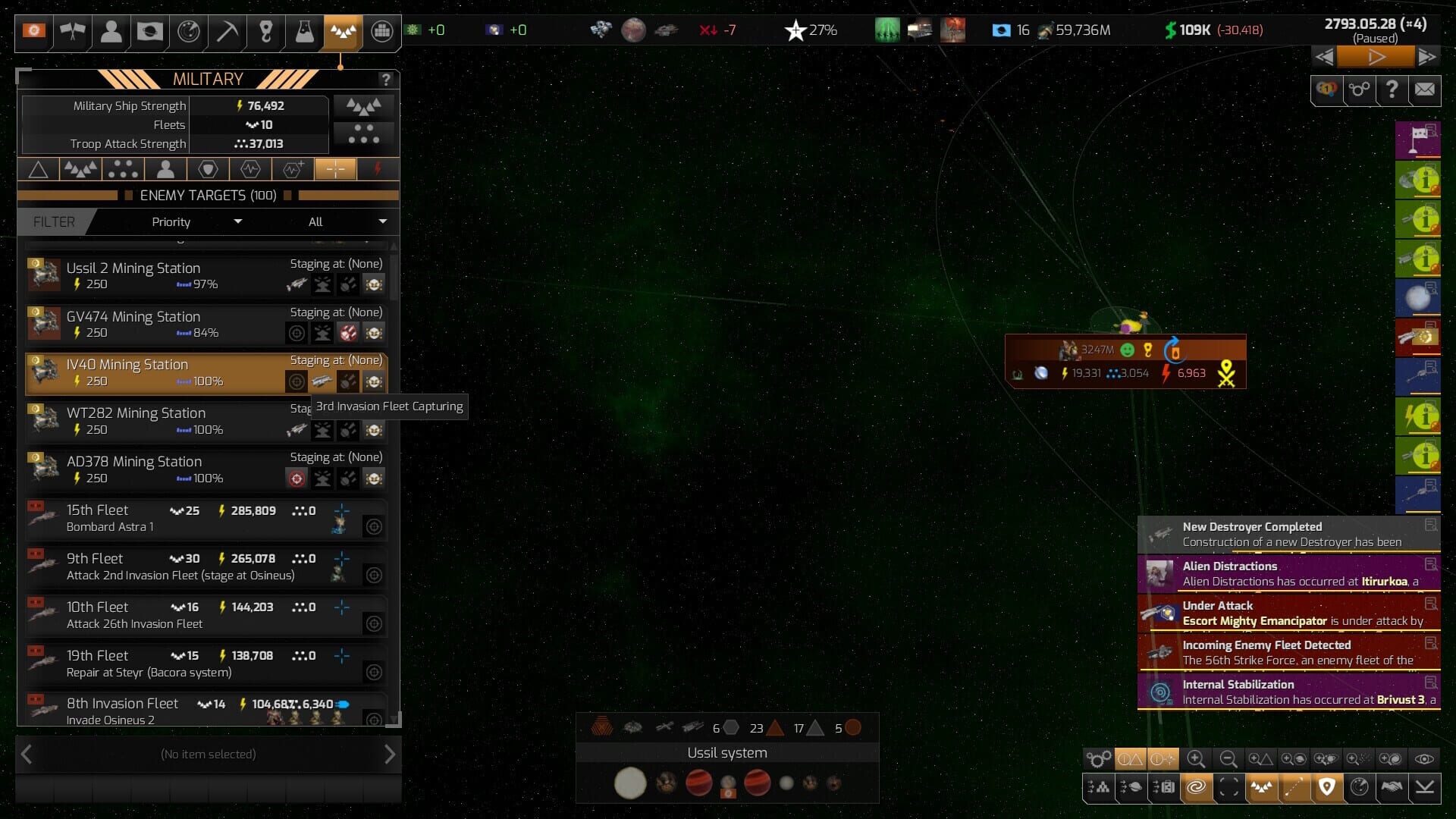Screen dimensions: 1456x819
Task: Toggle the shield location pin overlay on map toolbar
Action: (1326, 788)
